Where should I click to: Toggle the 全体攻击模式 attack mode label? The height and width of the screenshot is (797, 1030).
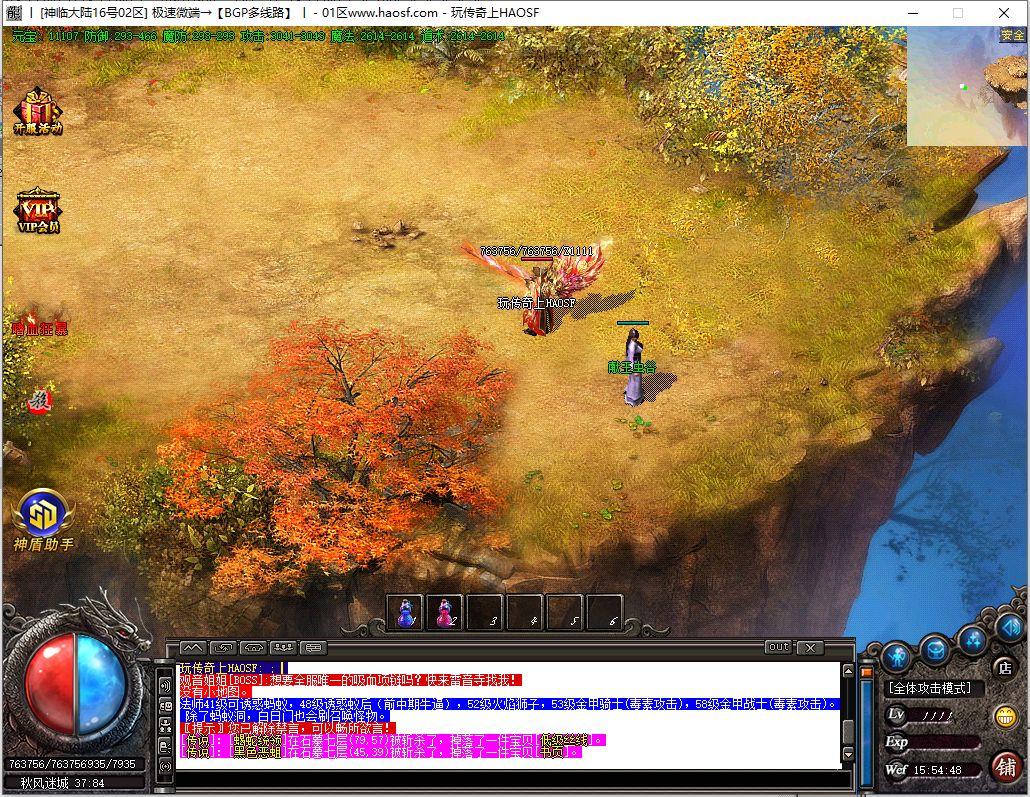coord(936,688)
